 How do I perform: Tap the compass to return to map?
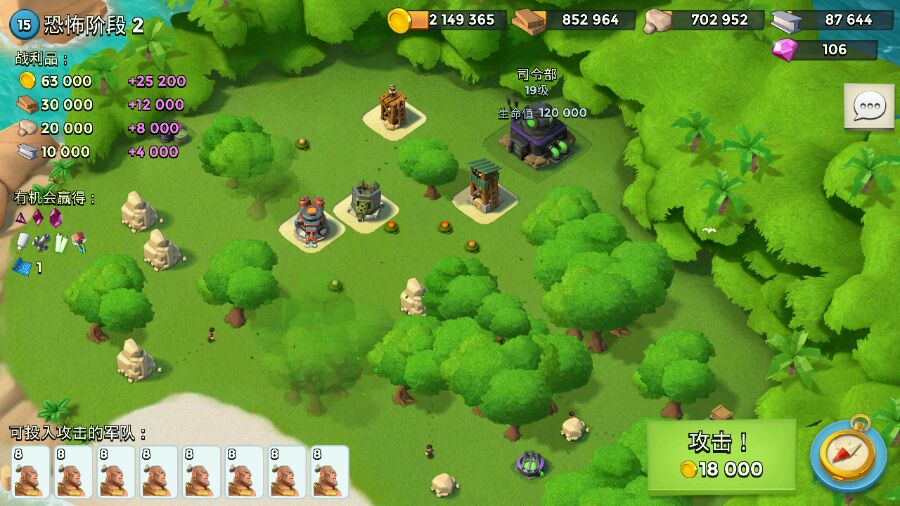point(847,455)
